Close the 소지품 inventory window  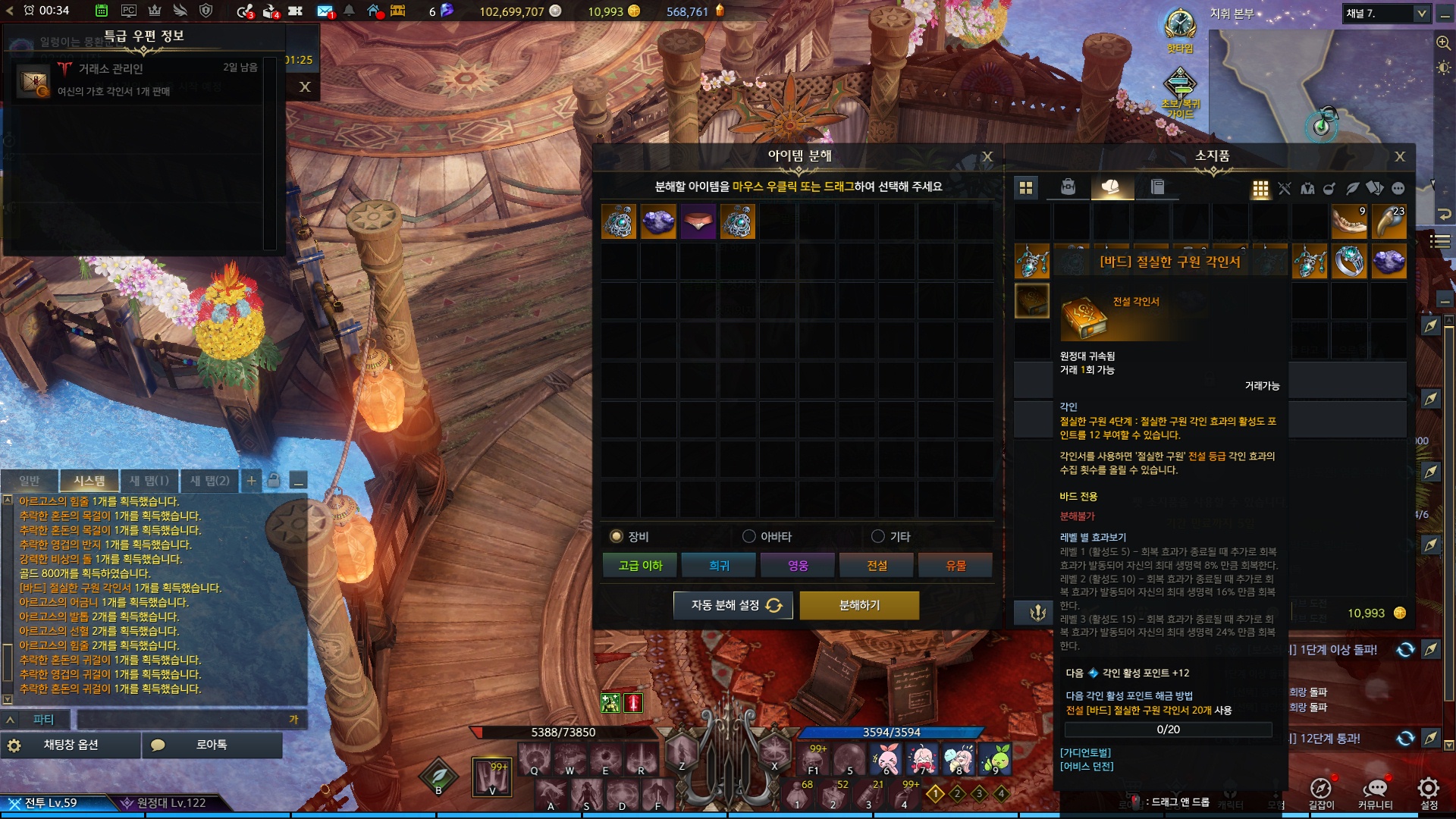pyautogui.click(x=1400, y=156)
